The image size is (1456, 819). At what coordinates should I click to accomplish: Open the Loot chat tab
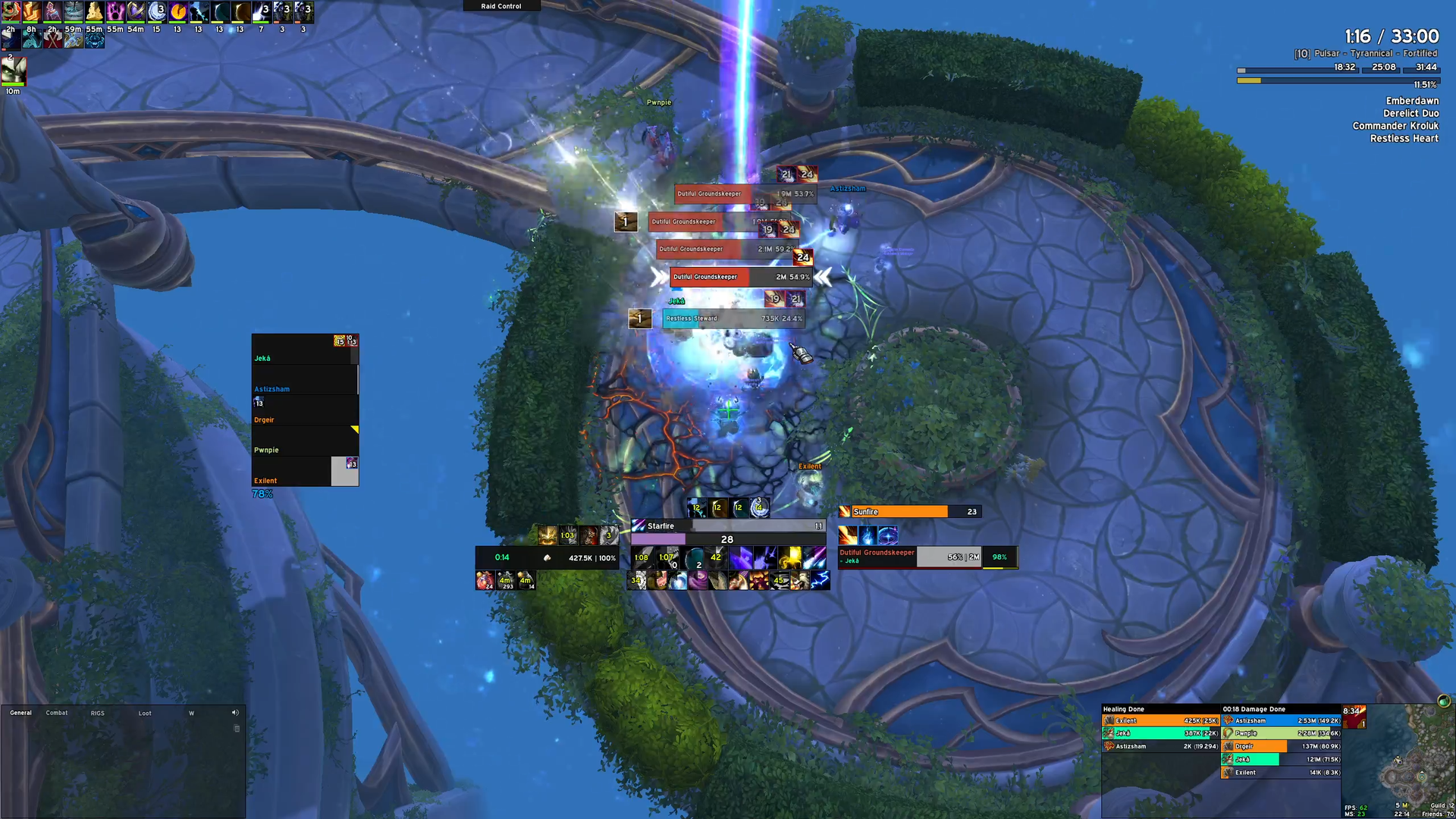click(x=145, y=713)
